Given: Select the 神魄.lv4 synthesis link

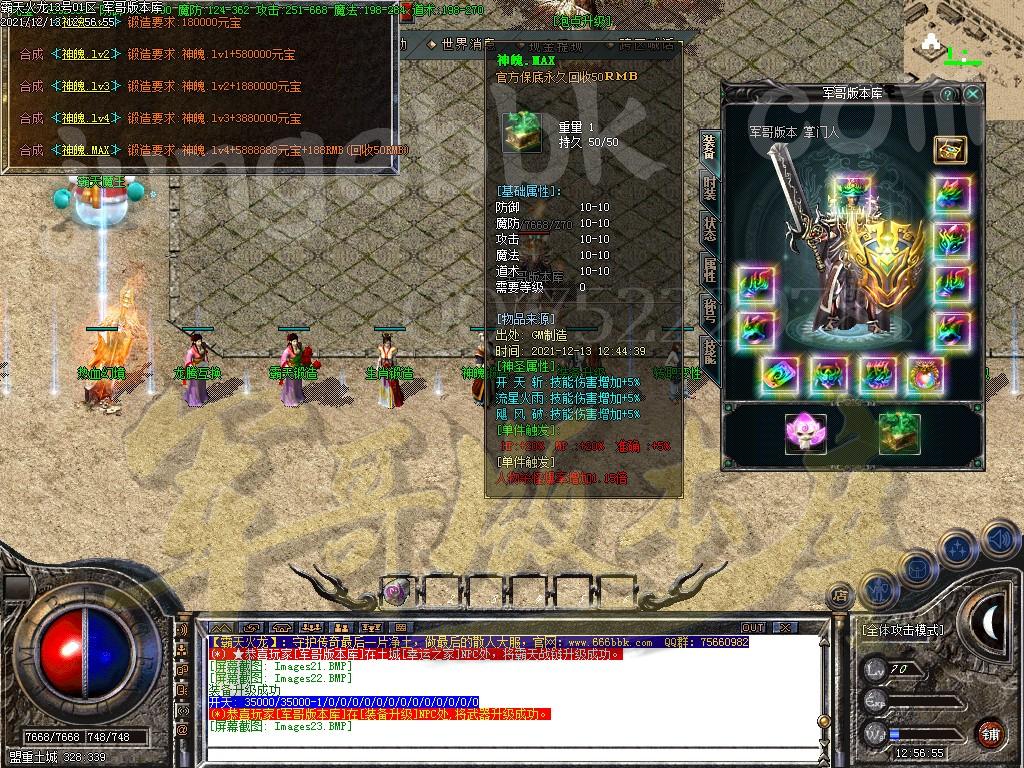Looking at the screenshot, I should (x=85, y=118).
